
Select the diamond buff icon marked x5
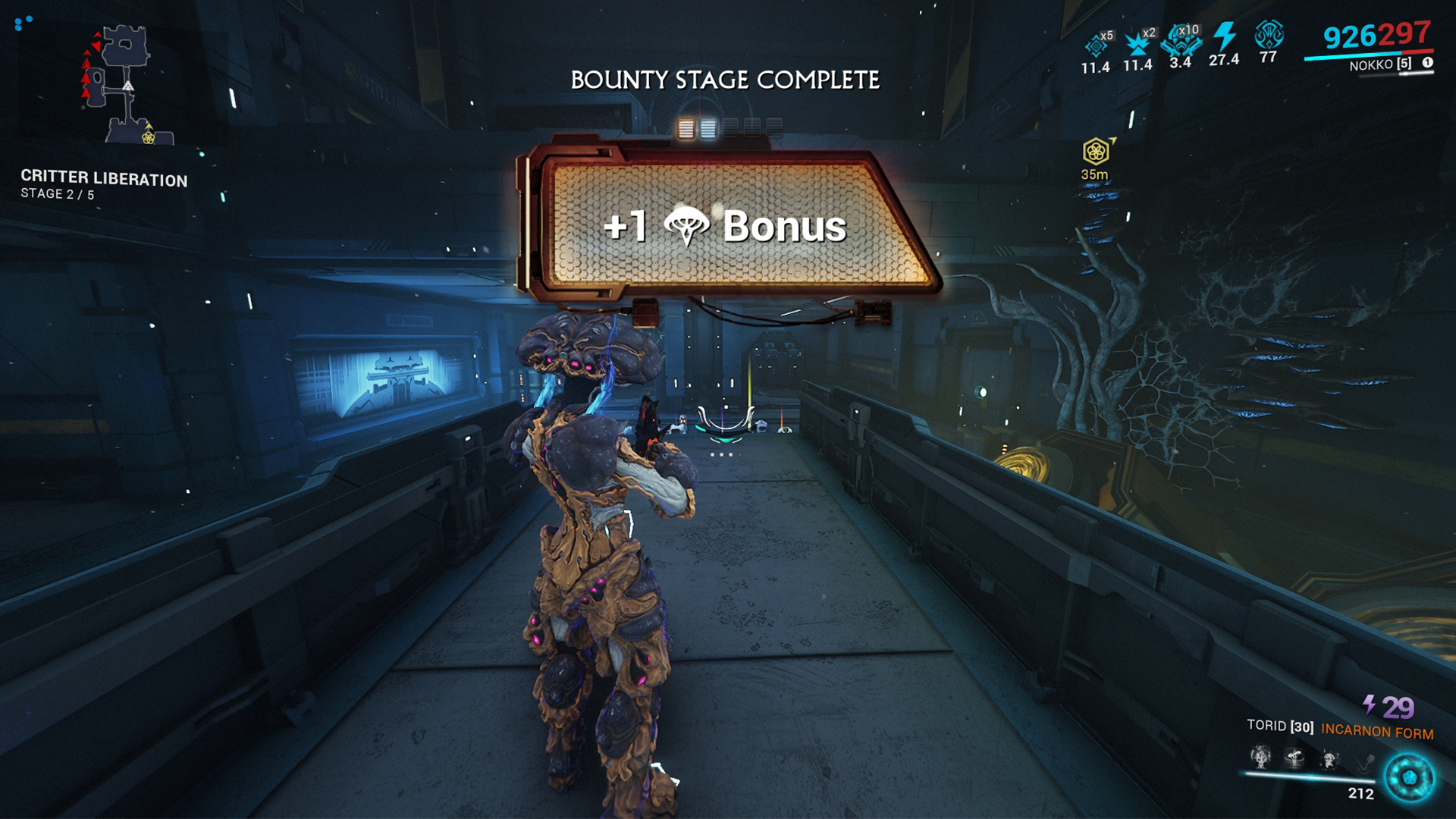(1097, 45)
